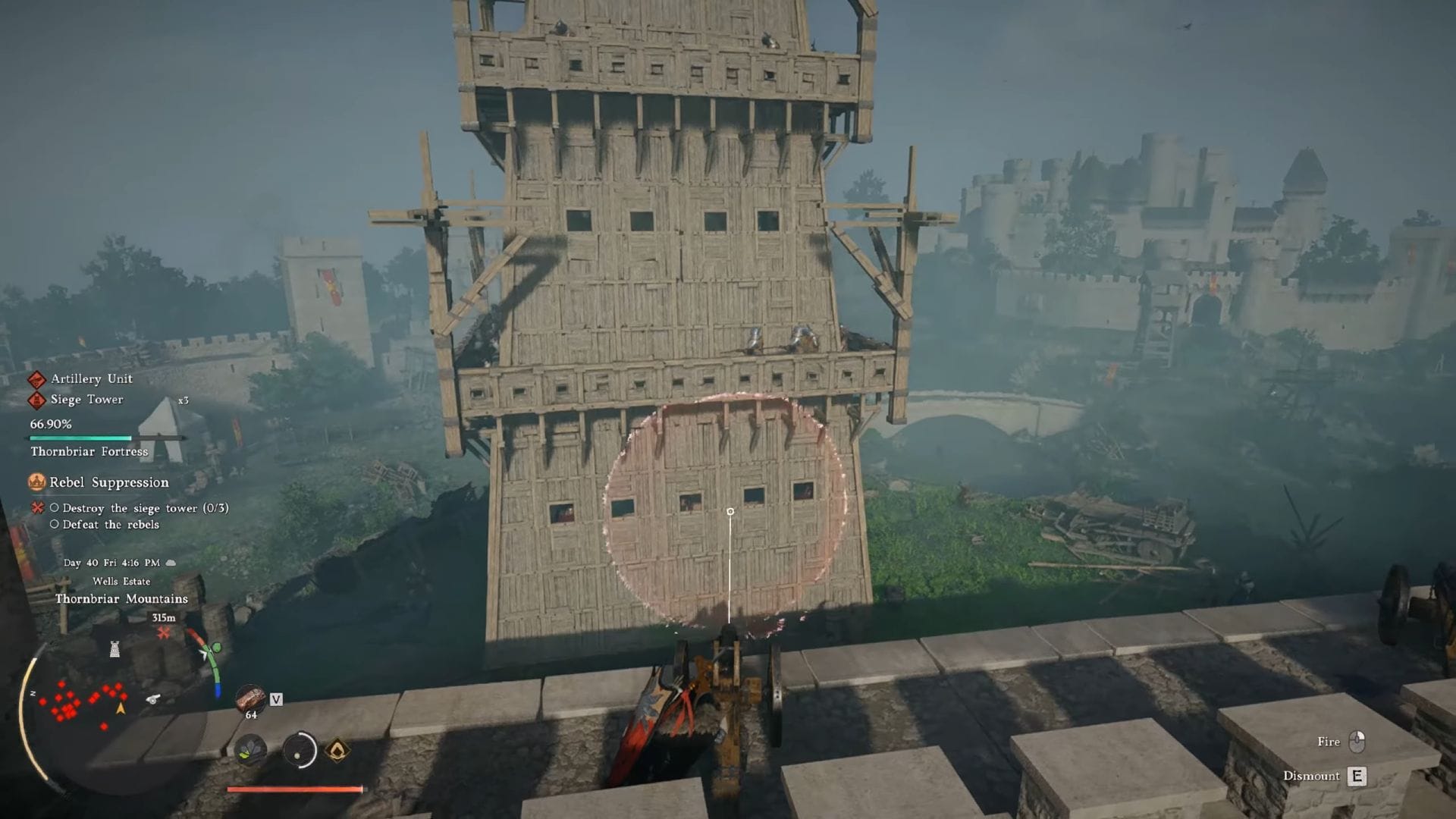Activate the golden diamond hood icon
The image size is (1456, 819).
337,751
